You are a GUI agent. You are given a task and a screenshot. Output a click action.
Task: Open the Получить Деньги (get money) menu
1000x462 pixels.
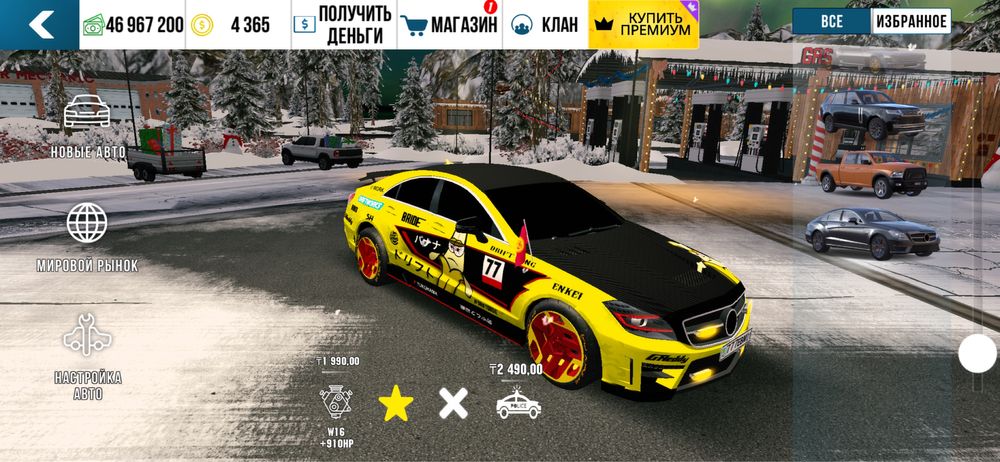pos(343,25)
